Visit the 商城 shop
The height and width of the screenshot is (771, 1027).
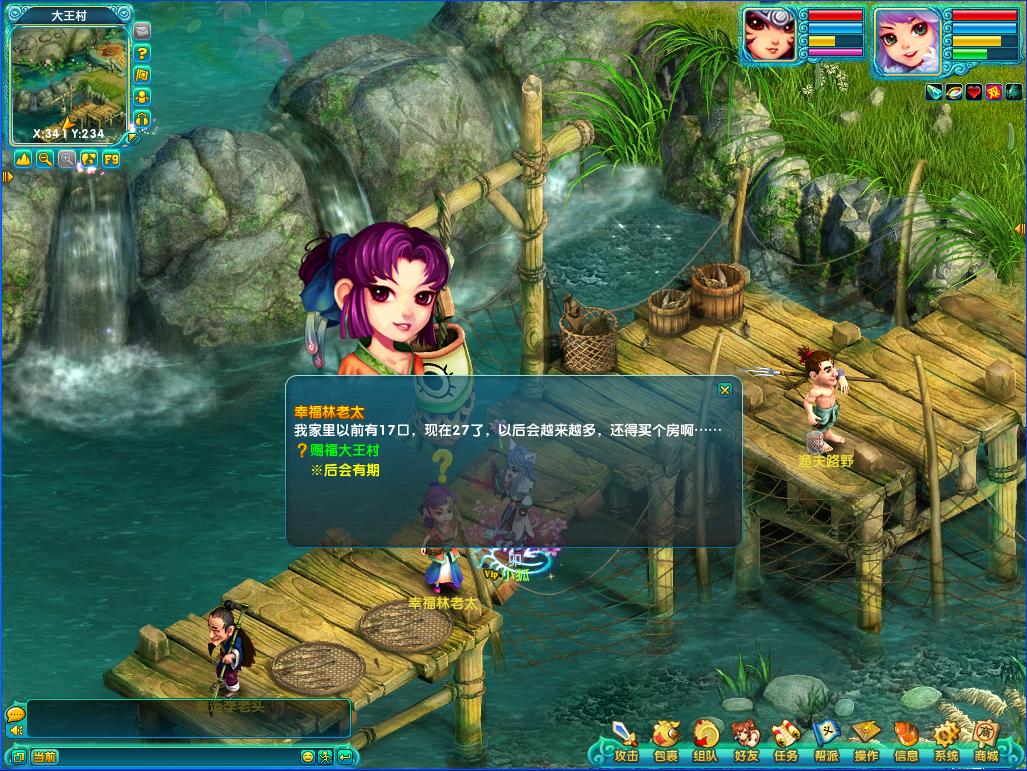tap(986, 742)
